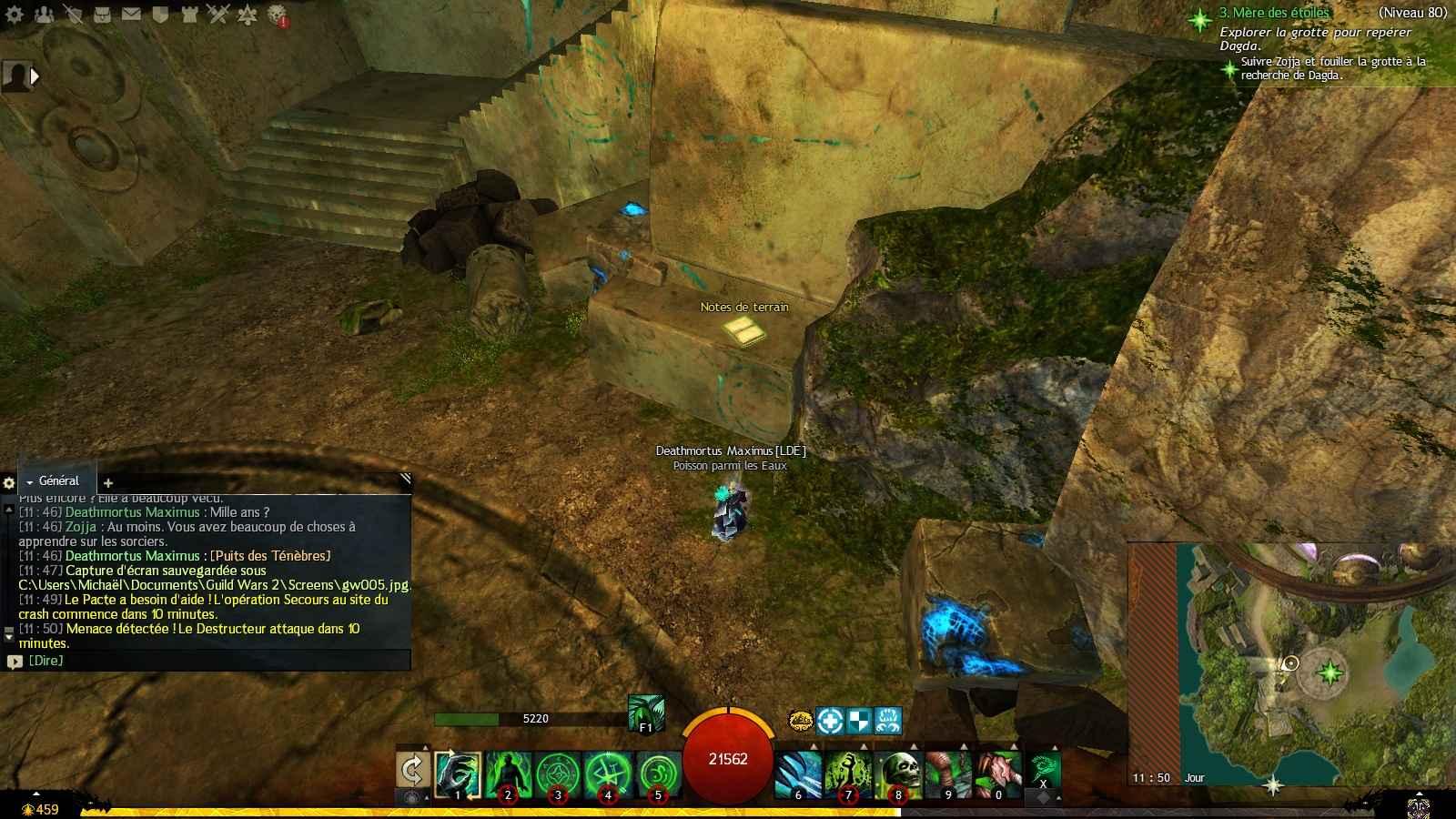This screenshot has height=819, width=1456.
Task: Open the castle tower World vs World icon
Action: tap(188, 14)
